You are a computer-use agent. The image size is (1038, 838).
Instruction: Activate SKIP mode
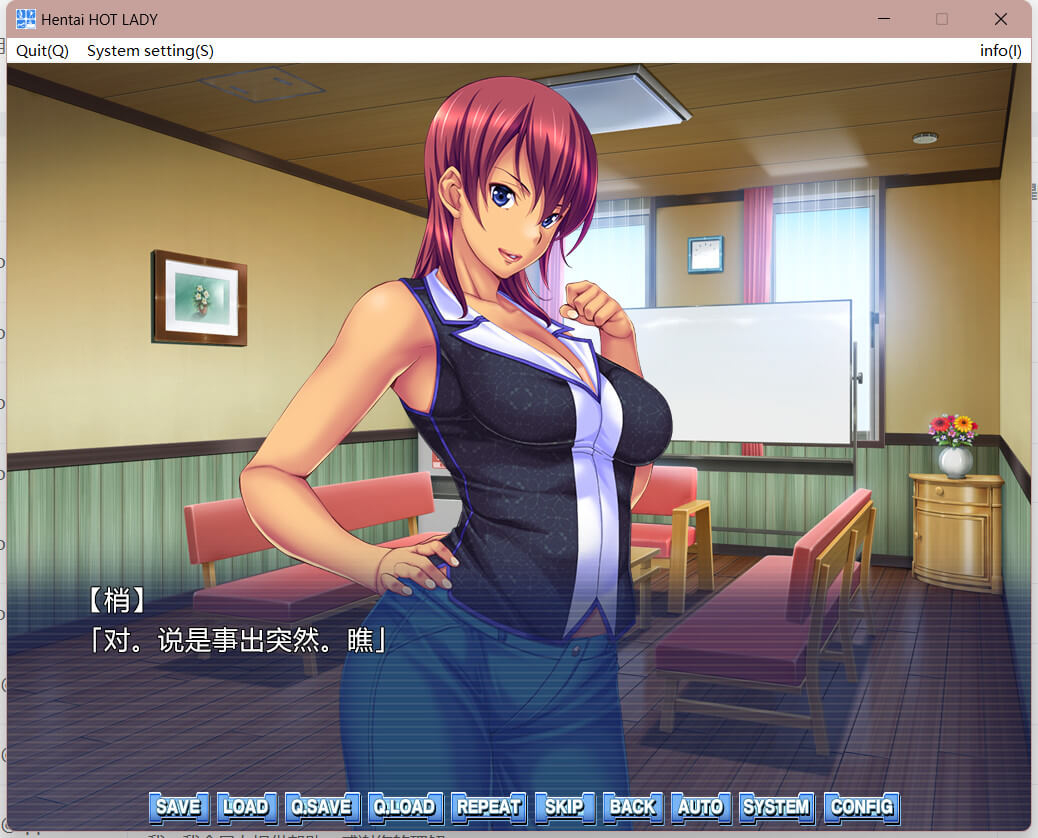coord(565,807)
